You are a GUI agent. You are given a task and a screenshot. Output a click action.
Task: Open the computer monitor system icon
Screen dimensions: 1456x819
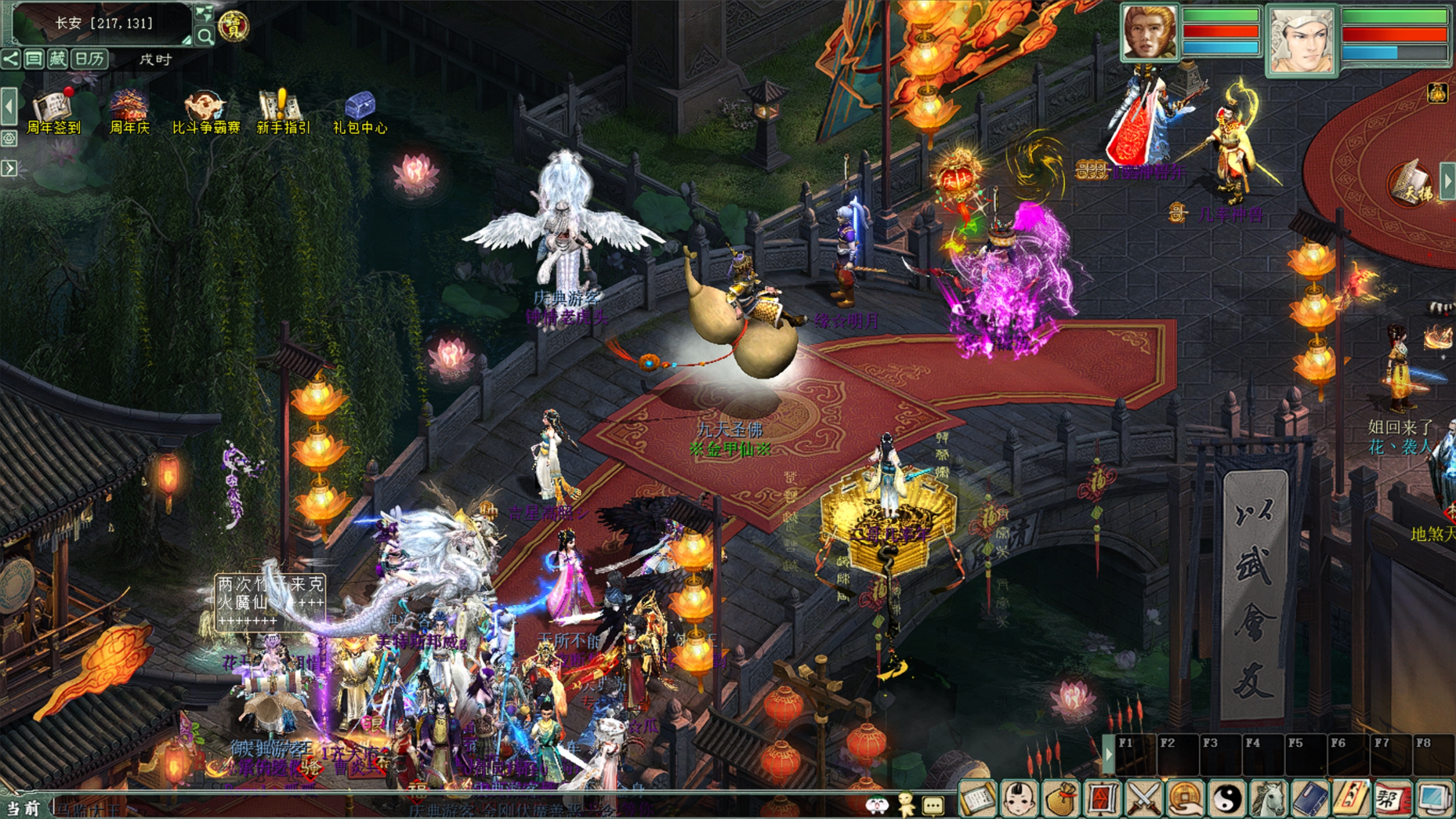pyautogui.click(x=1434, y=799)
